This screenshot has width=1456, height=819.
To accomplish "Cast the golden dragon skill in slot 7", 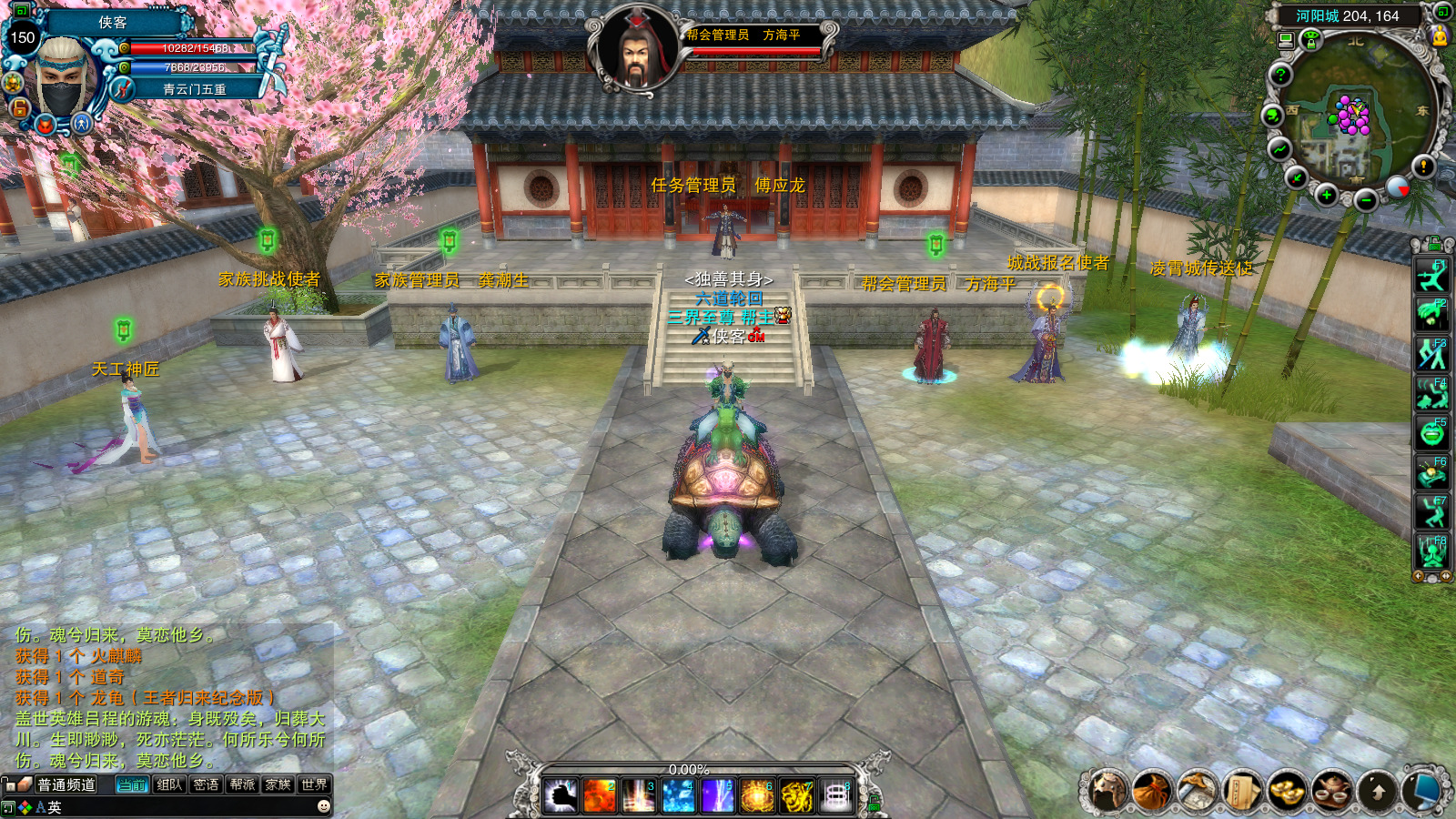I will tap(797, 796).
